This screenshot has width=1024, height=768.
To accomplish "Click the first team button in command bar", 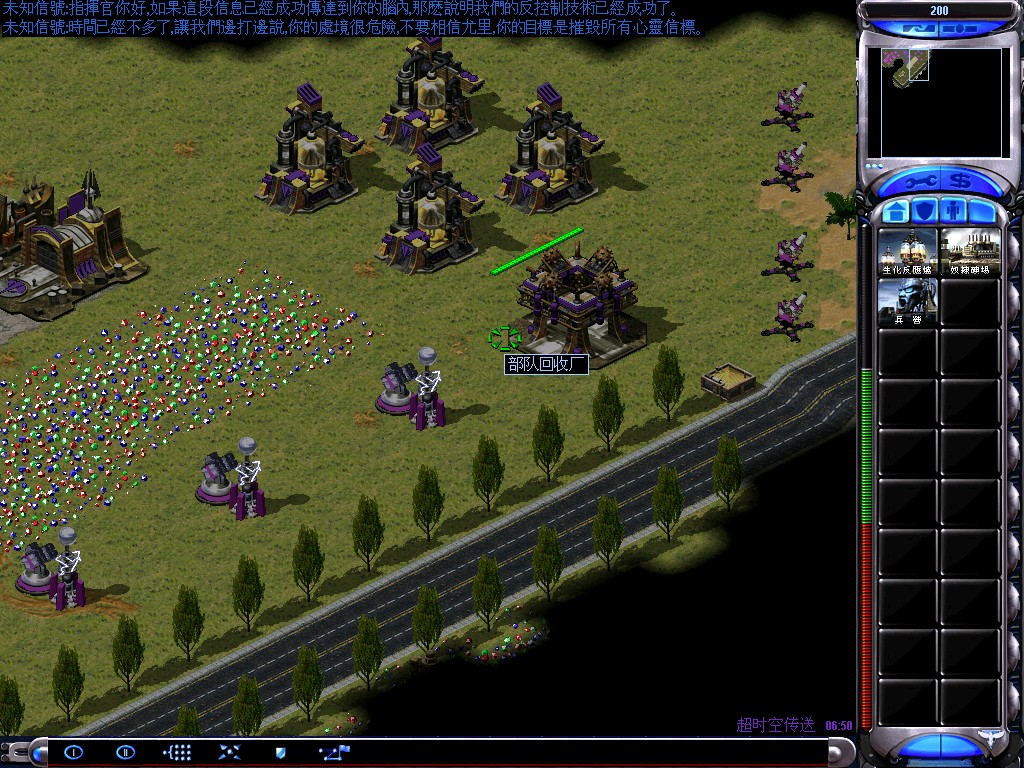I will (74, 752).
